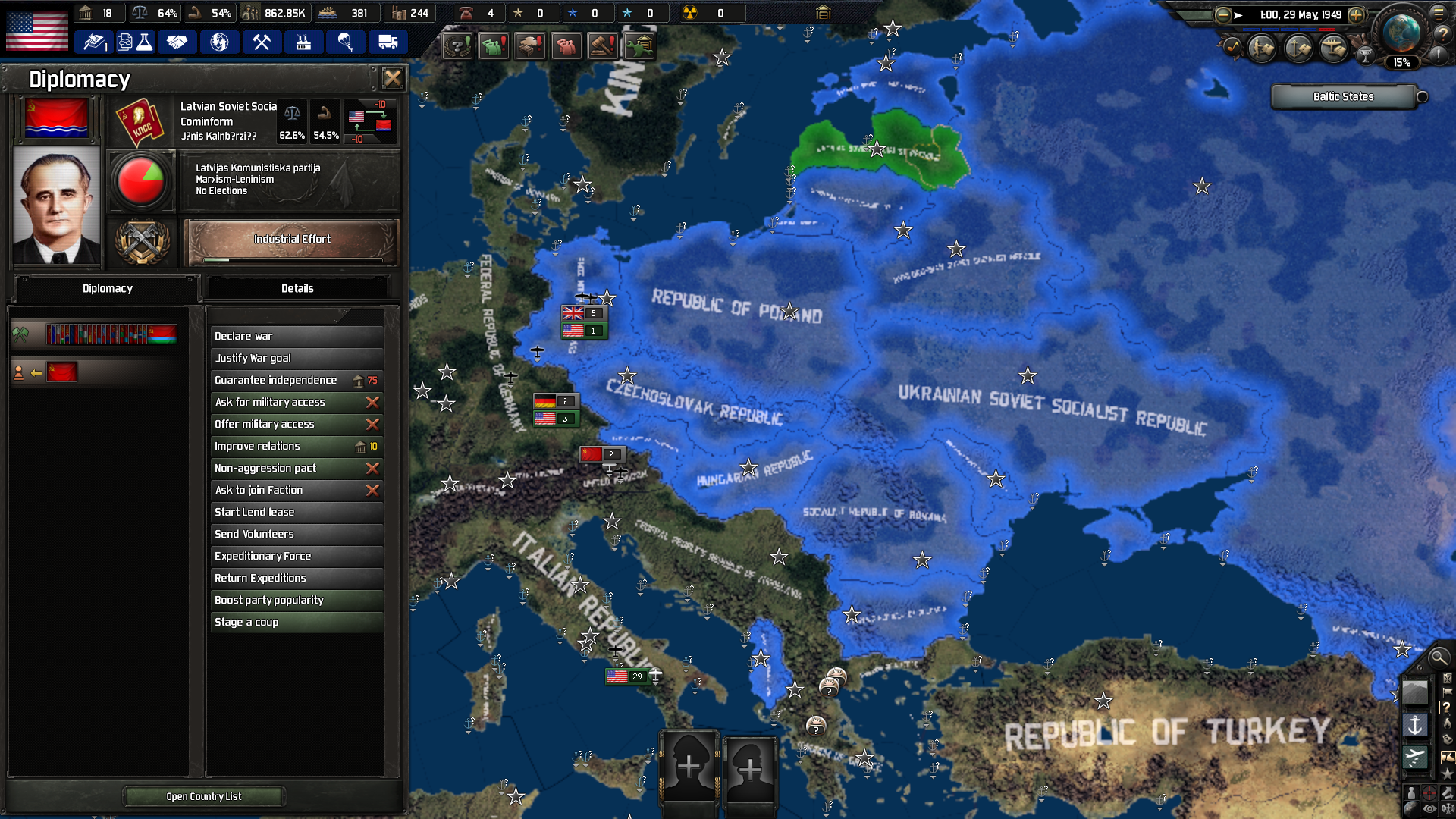Viewport: 1456px width, 819px height.
Task: Switch to the Diplomacy tab
Action: pyautogui.click(x=107, y=288)
